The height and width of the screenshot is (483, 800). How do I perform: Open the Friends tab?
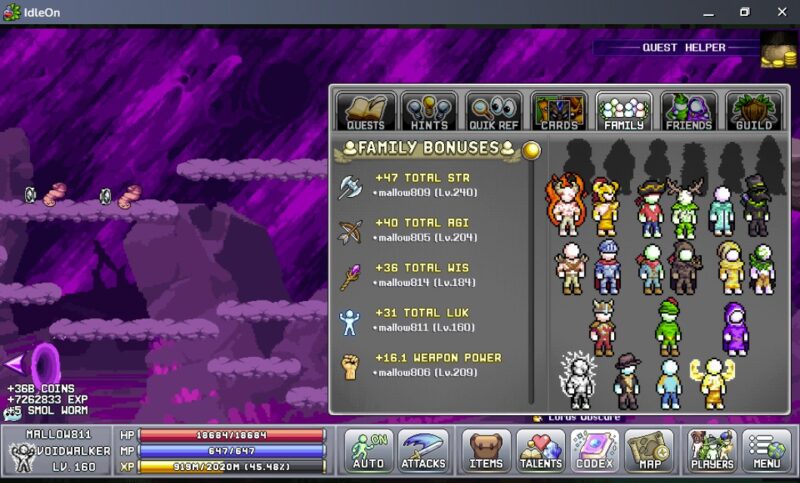[689, 112]
